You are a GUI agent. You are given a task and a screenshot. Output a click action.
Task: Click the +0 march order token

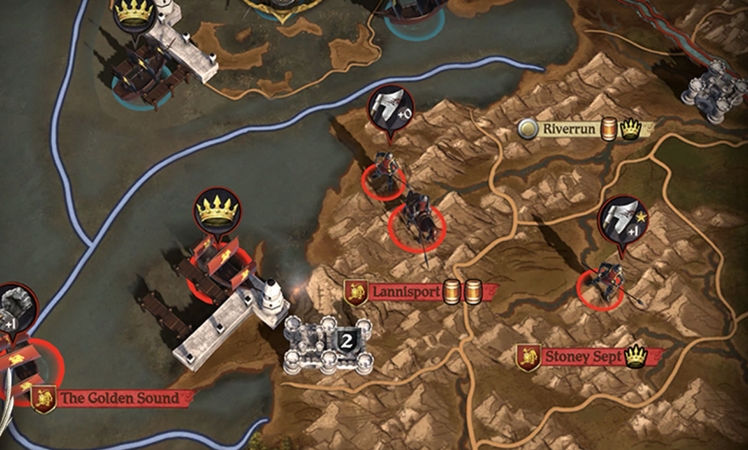tap(391, 111)
